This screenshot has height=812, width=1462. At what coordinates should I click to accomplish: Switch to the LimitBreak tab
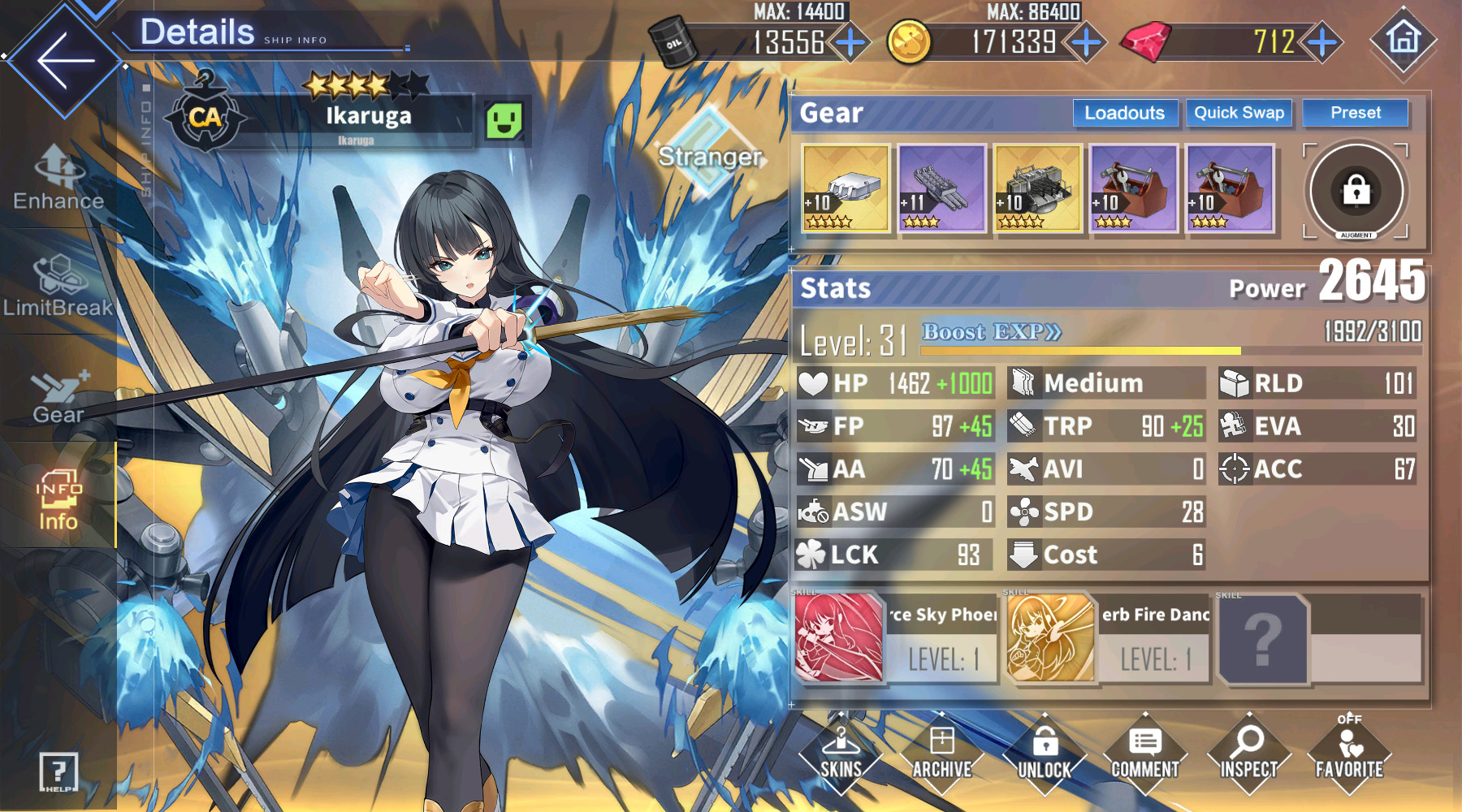58,284
